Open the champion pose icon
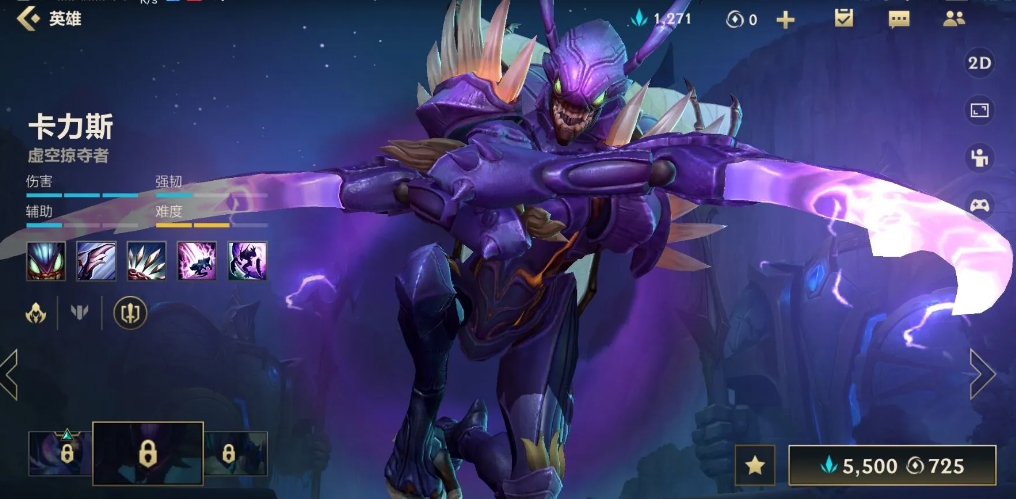1016x499 pixels. point(979,157)
